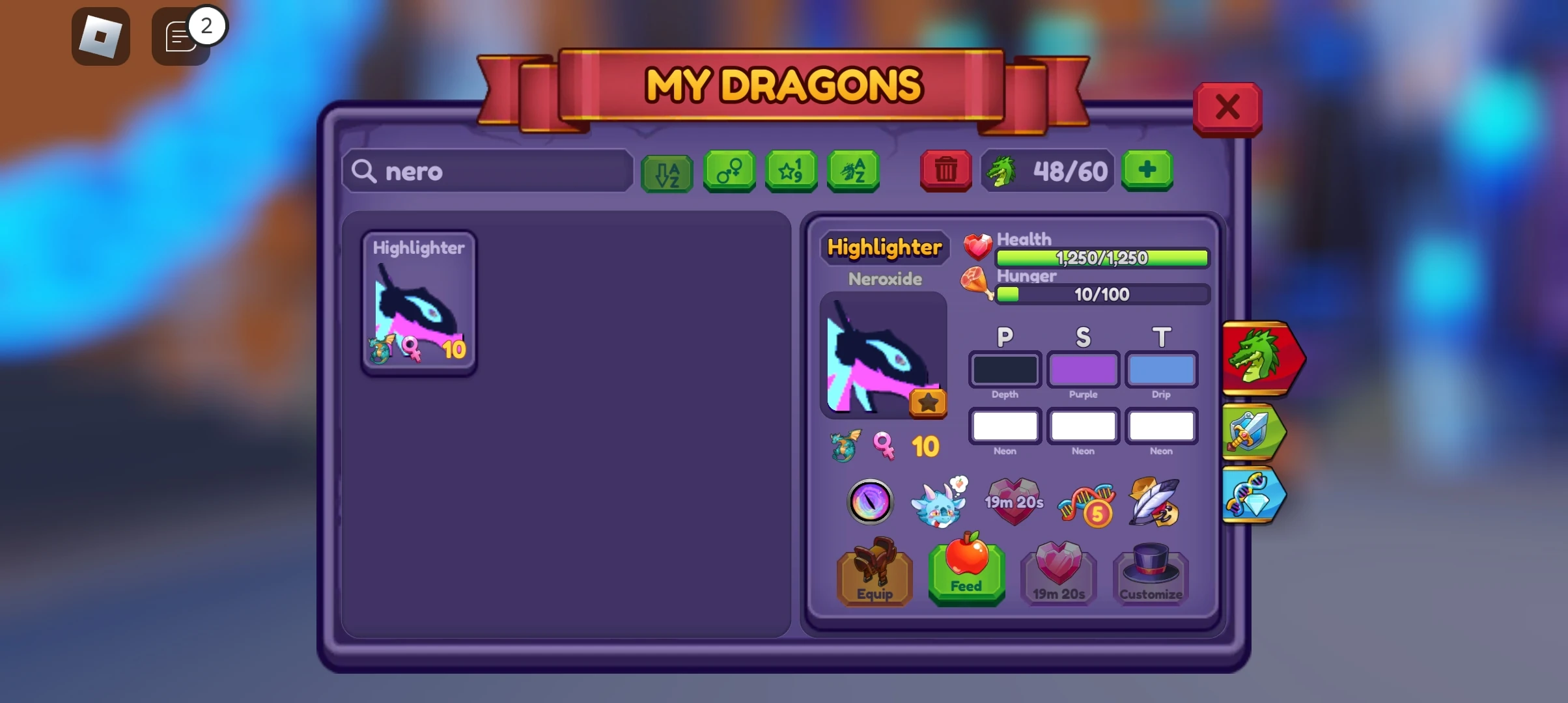The height and width of the screenshot is (703, 1568).
Task: Open the delete dragons trash tool
Action: click(x=945, y=171)
